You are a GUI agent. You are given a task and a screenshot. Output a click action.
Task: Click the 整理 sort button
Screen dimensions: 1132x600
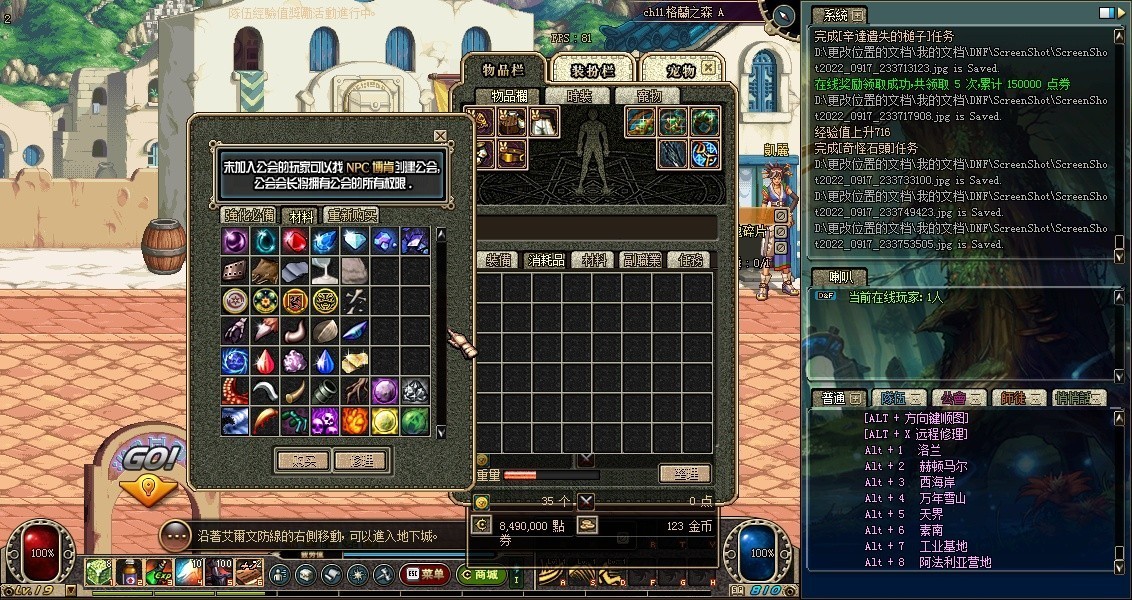click(x=685, y=474)
